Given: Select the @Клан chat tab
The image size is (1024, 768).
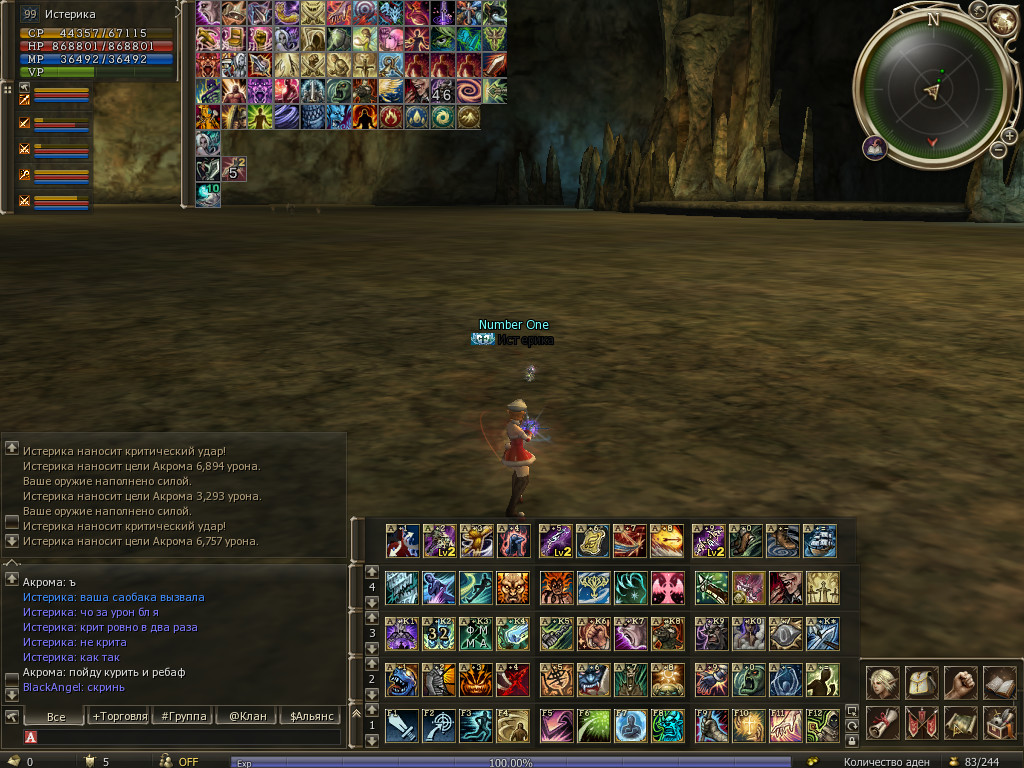Looking at the screenshot, I should point(249,716).
